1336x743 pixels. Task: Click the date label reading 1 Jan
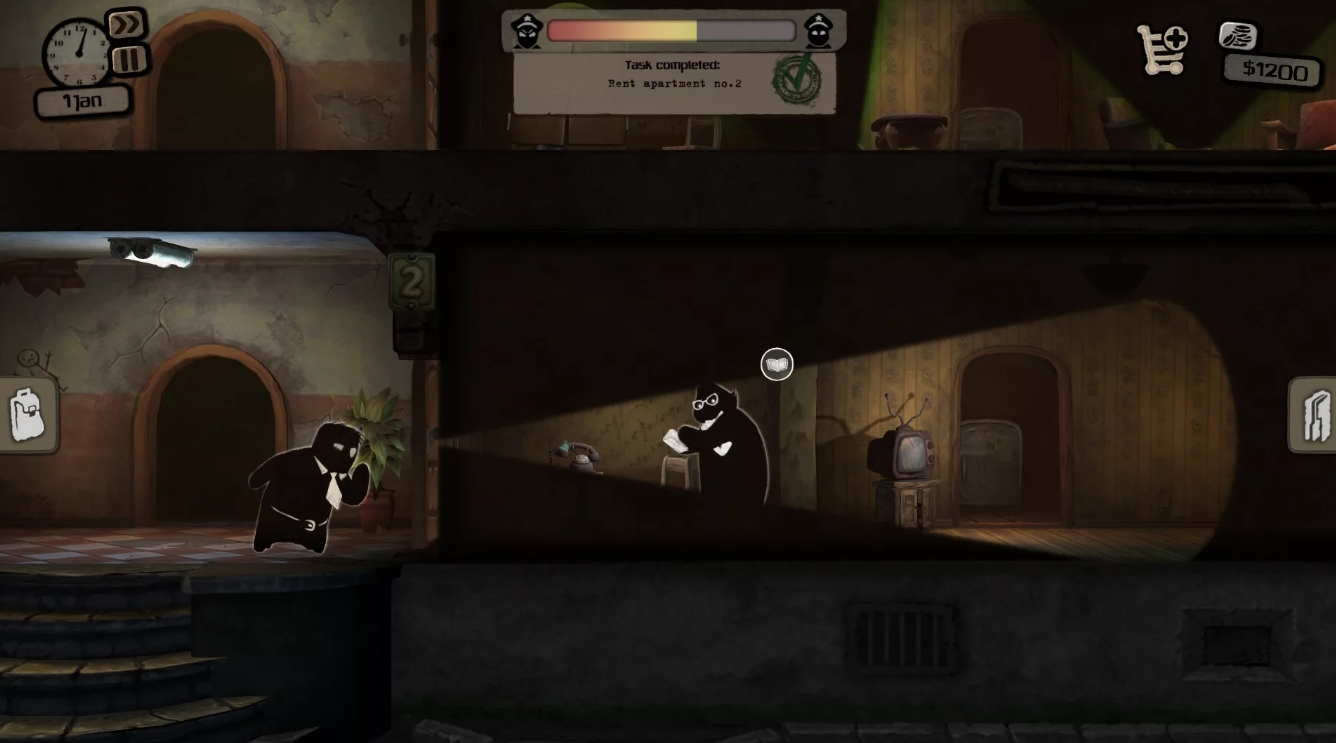(x=82, y=99)
